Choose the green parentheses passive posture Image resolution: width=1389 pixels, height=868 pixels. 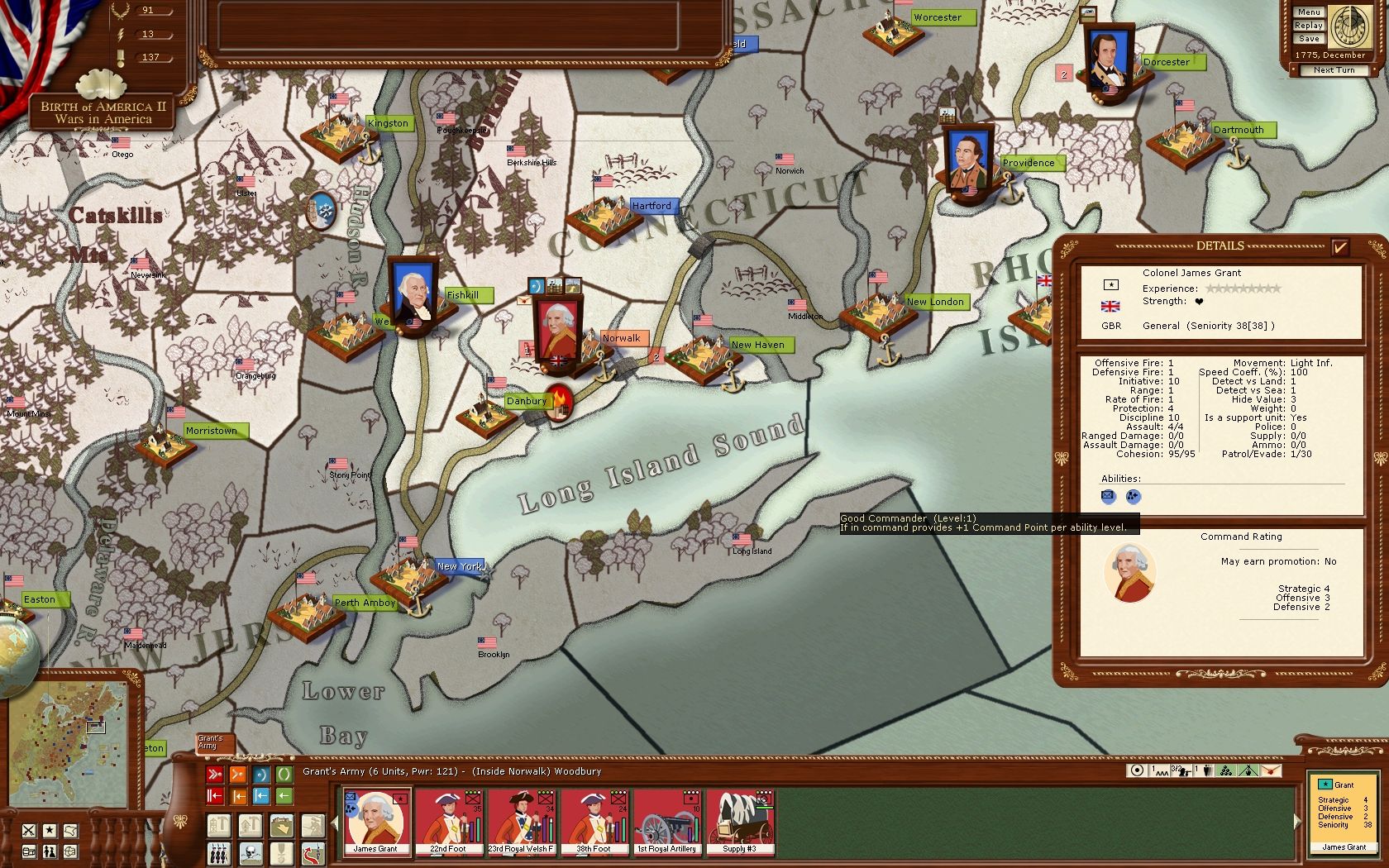tap(284, 775)
